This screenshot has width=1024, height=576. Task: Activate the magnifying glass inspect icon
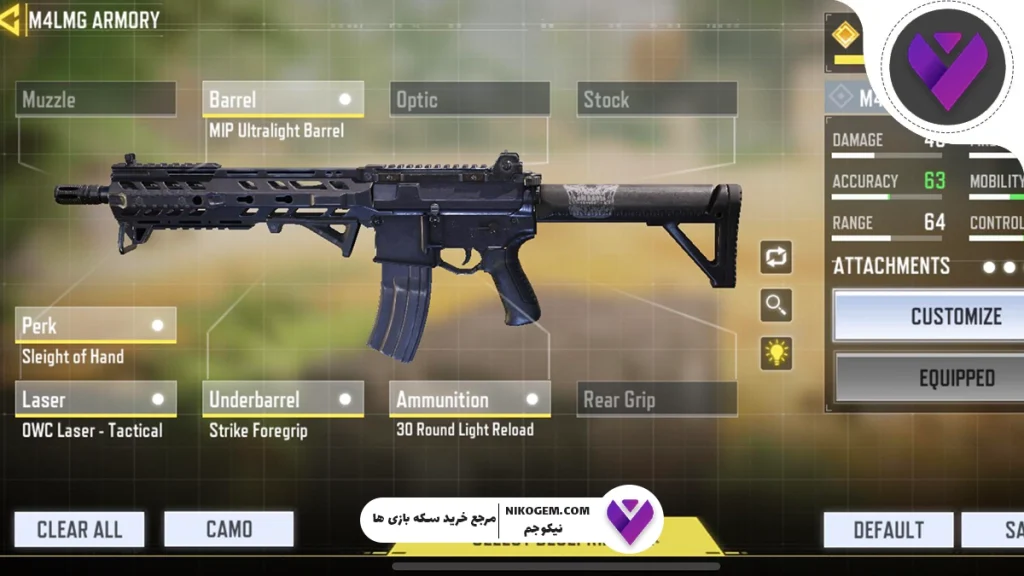776,304
